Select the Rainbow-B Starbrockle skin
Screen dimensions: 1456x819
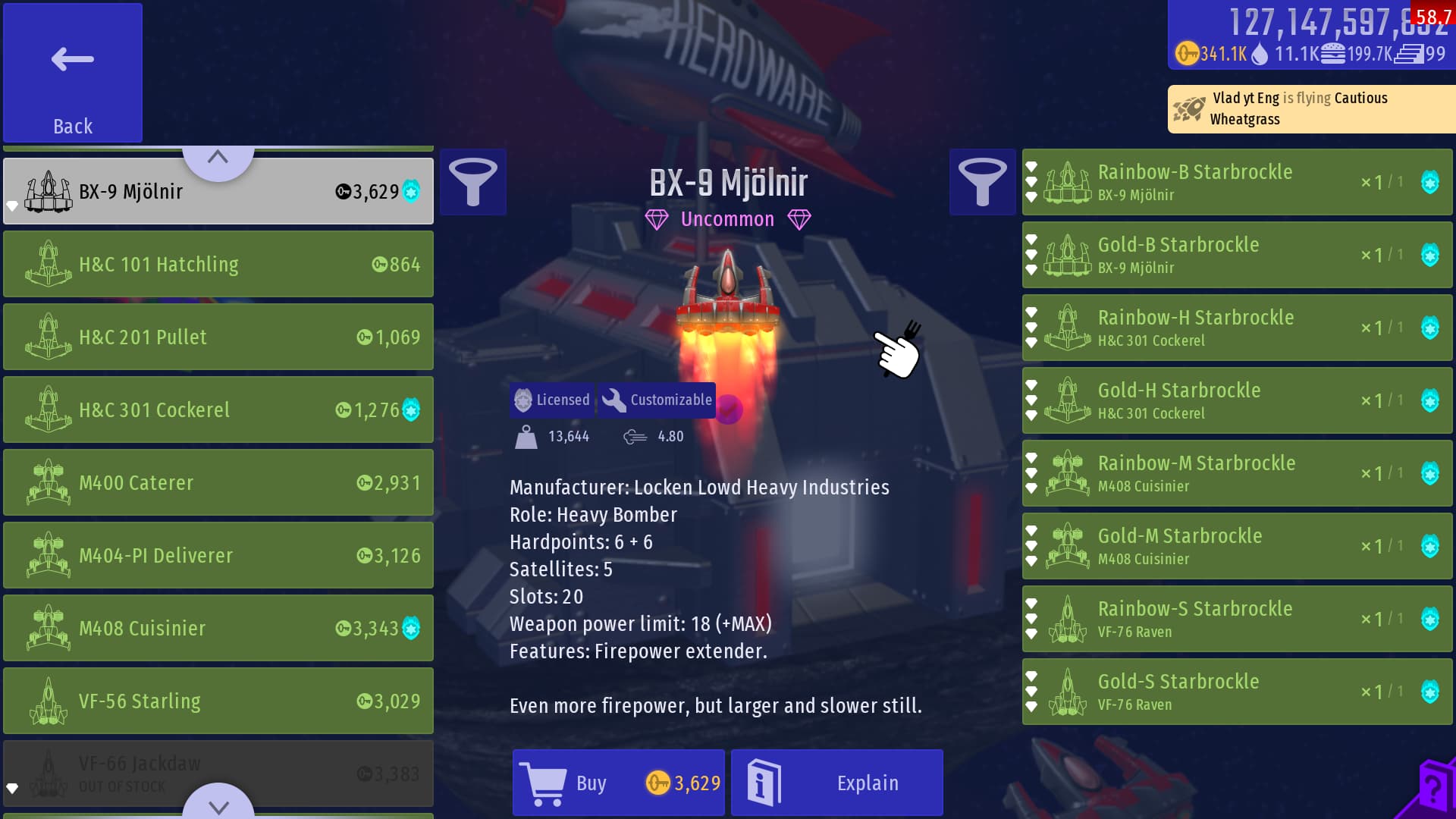[x=1236, y=182]
